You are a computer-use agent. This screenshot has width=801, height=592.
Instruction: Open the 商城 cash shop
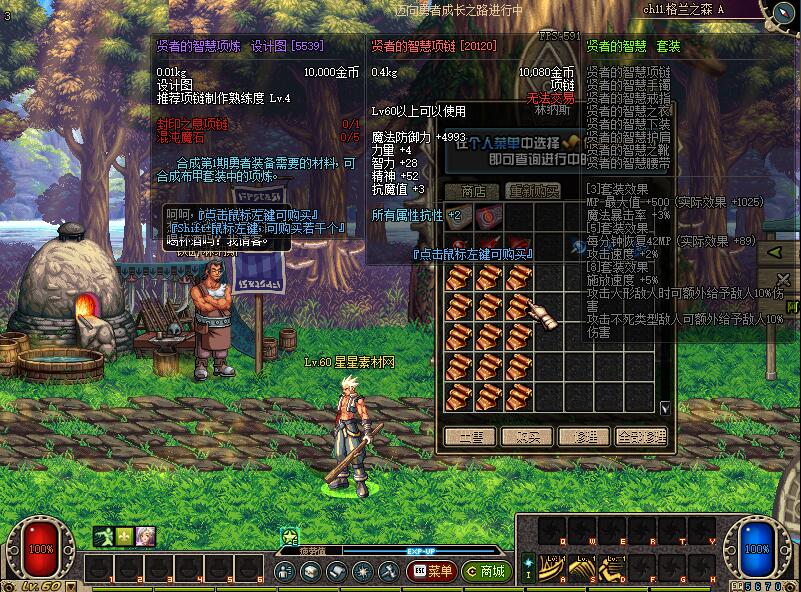pyautogui.click(x=486, y=571)
